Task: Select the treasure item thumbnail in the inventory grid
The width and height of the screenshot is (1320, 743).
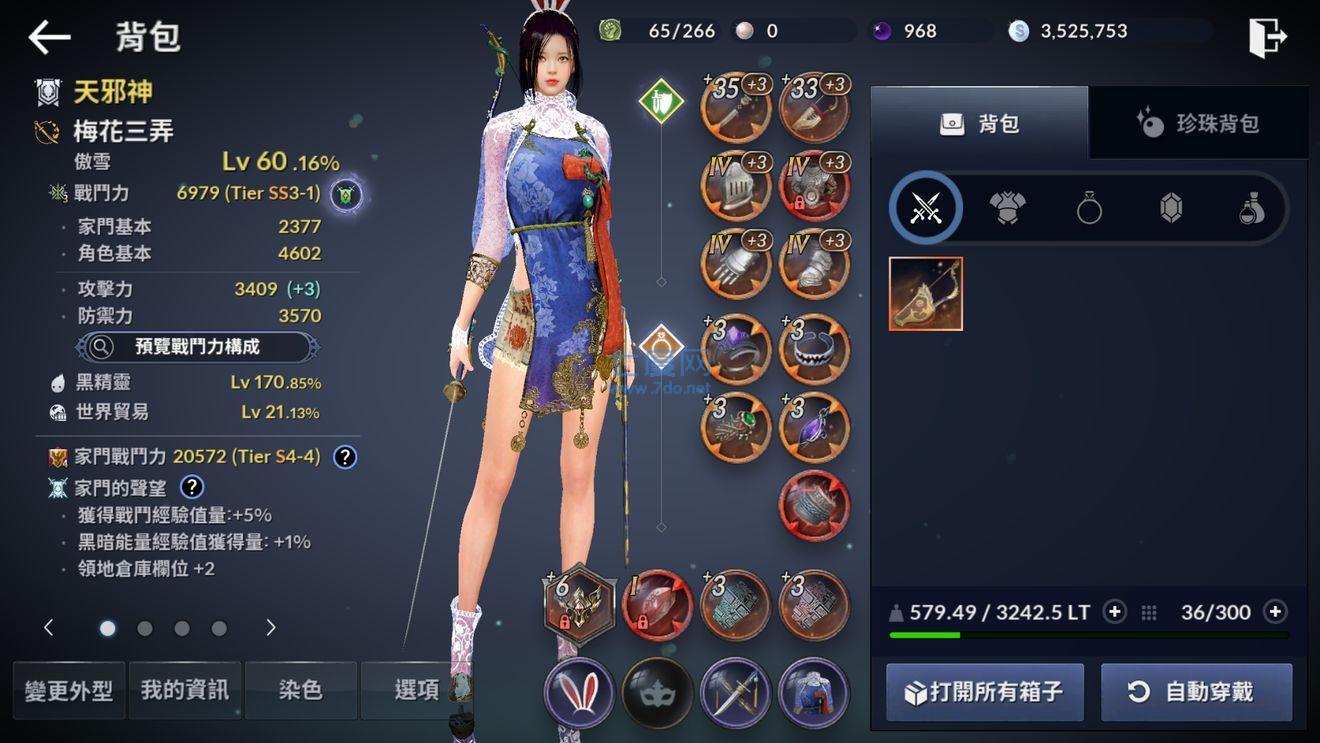Action: [925, 293]
